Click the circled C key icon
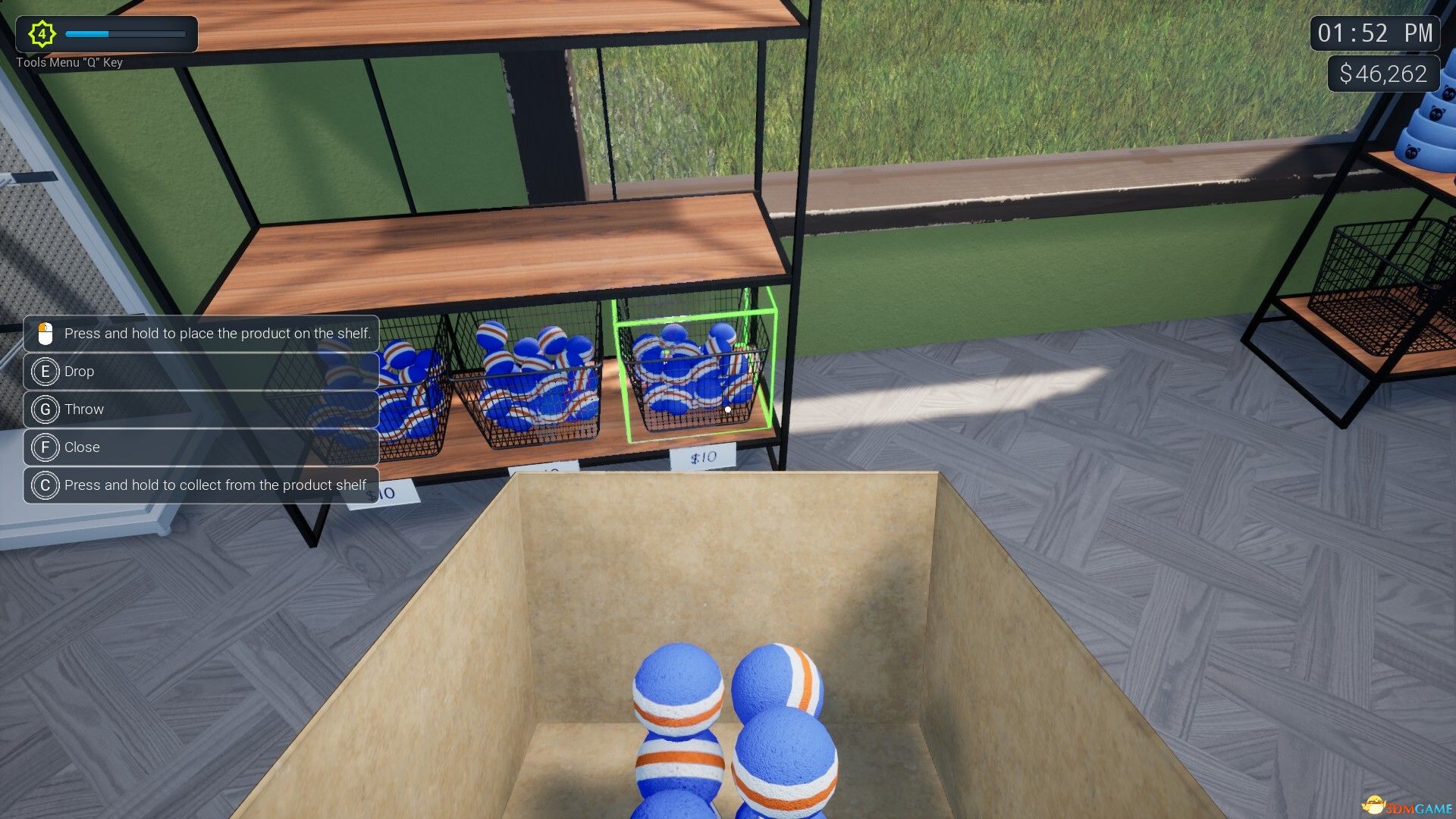 45,485
